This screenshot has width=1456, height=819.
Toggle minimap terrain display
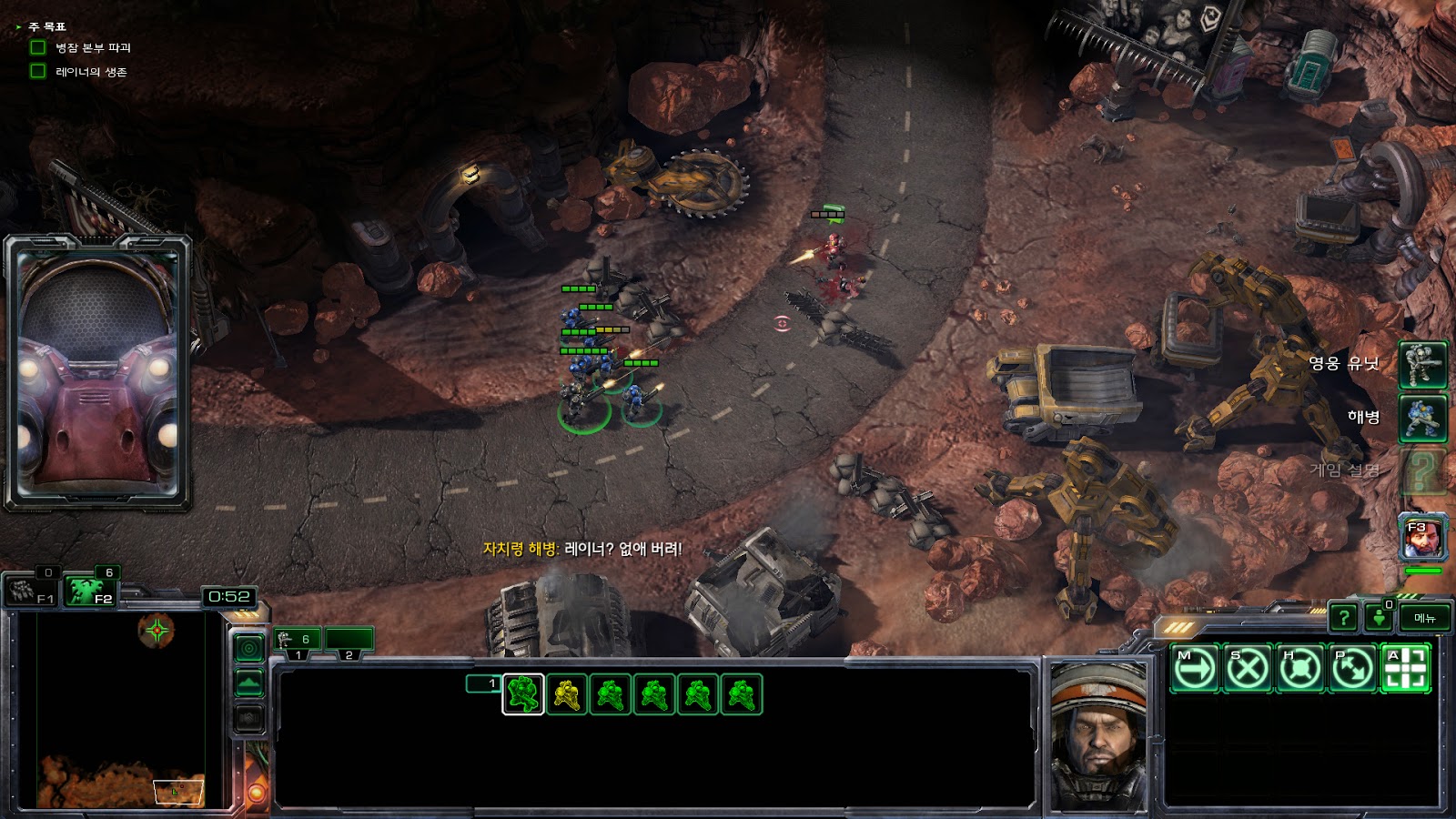249,683
